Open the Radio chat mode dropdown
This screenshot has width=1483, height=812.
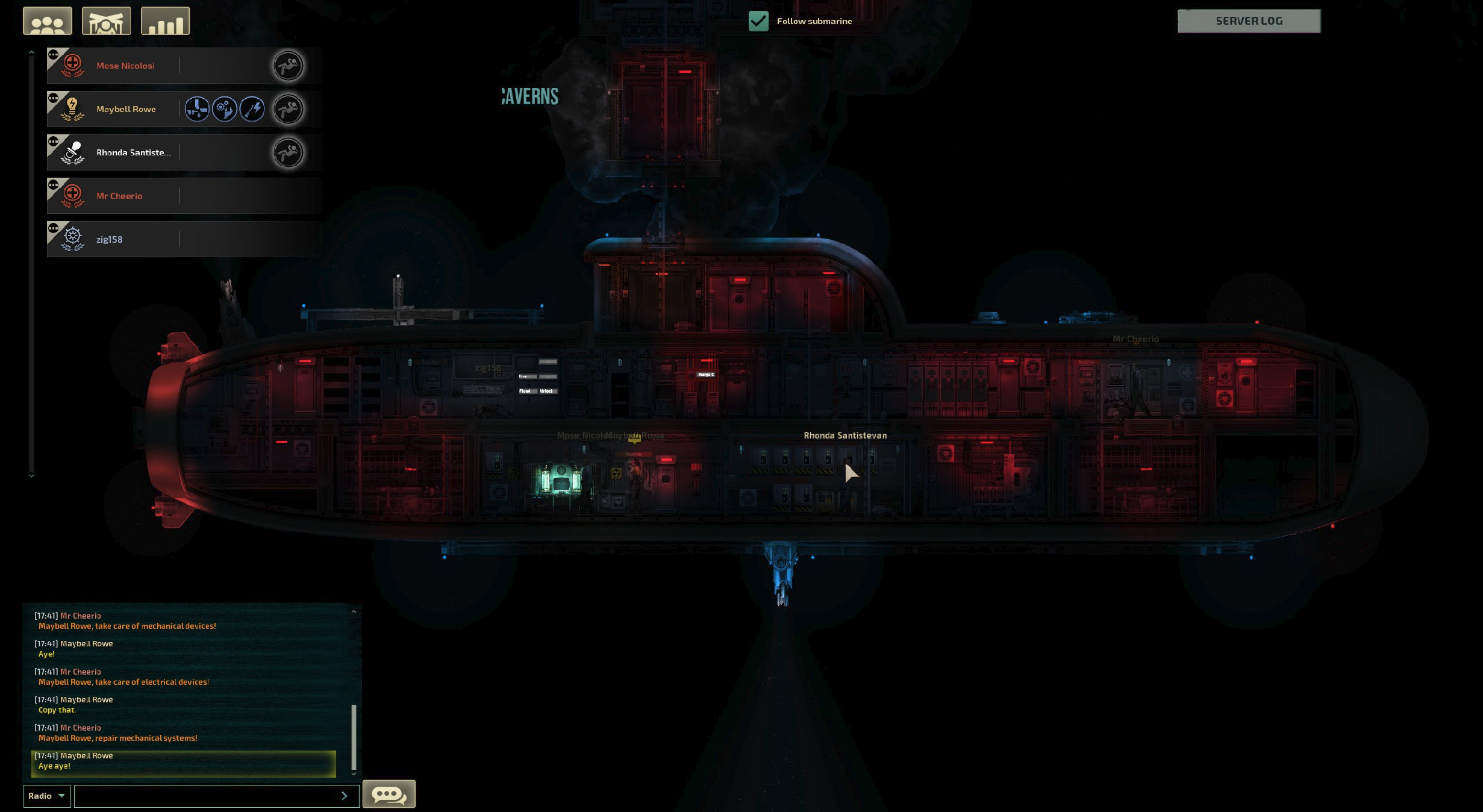point(46,796)
